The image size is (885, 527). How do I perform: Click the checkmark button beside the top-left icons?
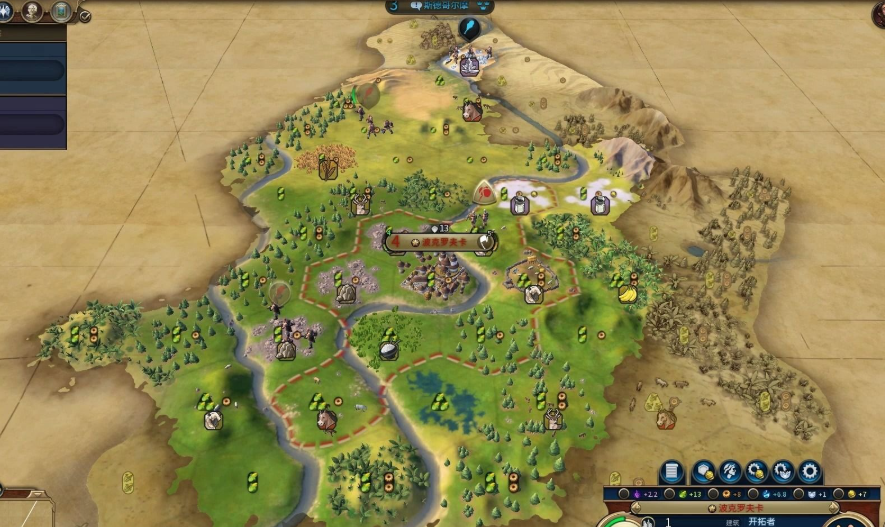(85, 16)
